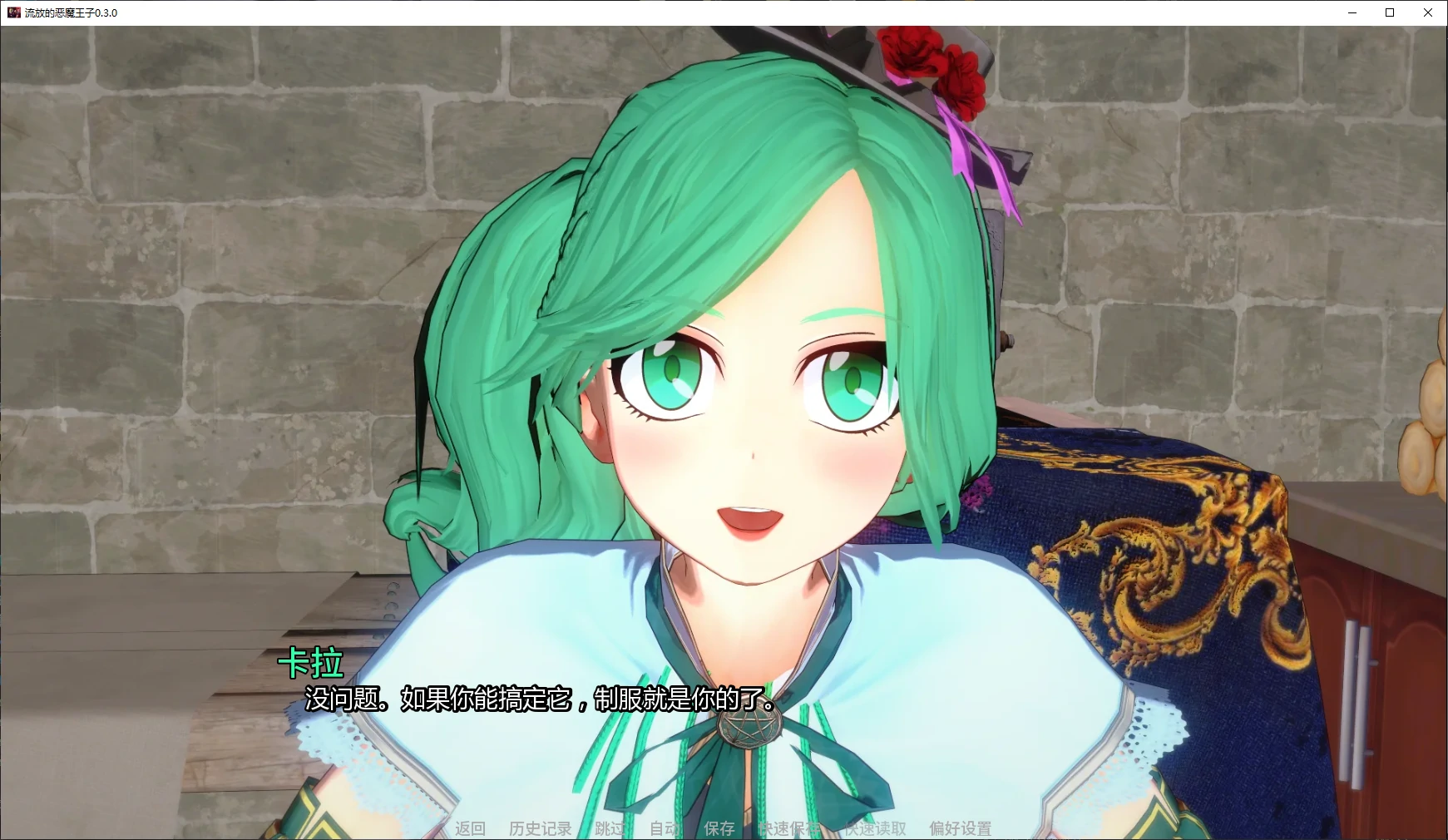This screenshot has width=1448, height=840.
Task: Toggle auto-forward by clicking 自动
Action: 664,828
